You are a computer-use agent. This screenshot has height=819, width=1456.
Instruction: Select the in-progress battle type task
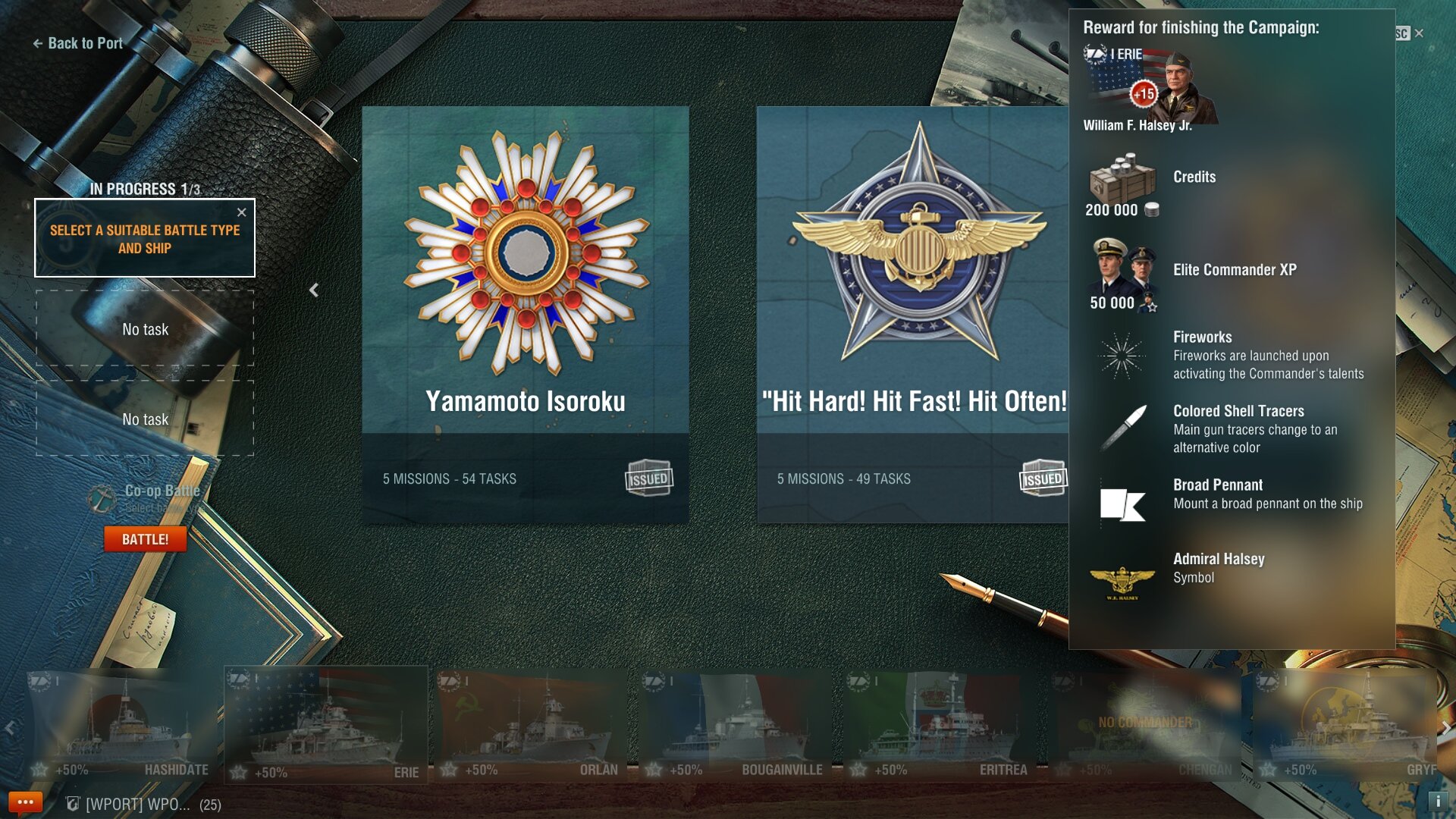144,239
